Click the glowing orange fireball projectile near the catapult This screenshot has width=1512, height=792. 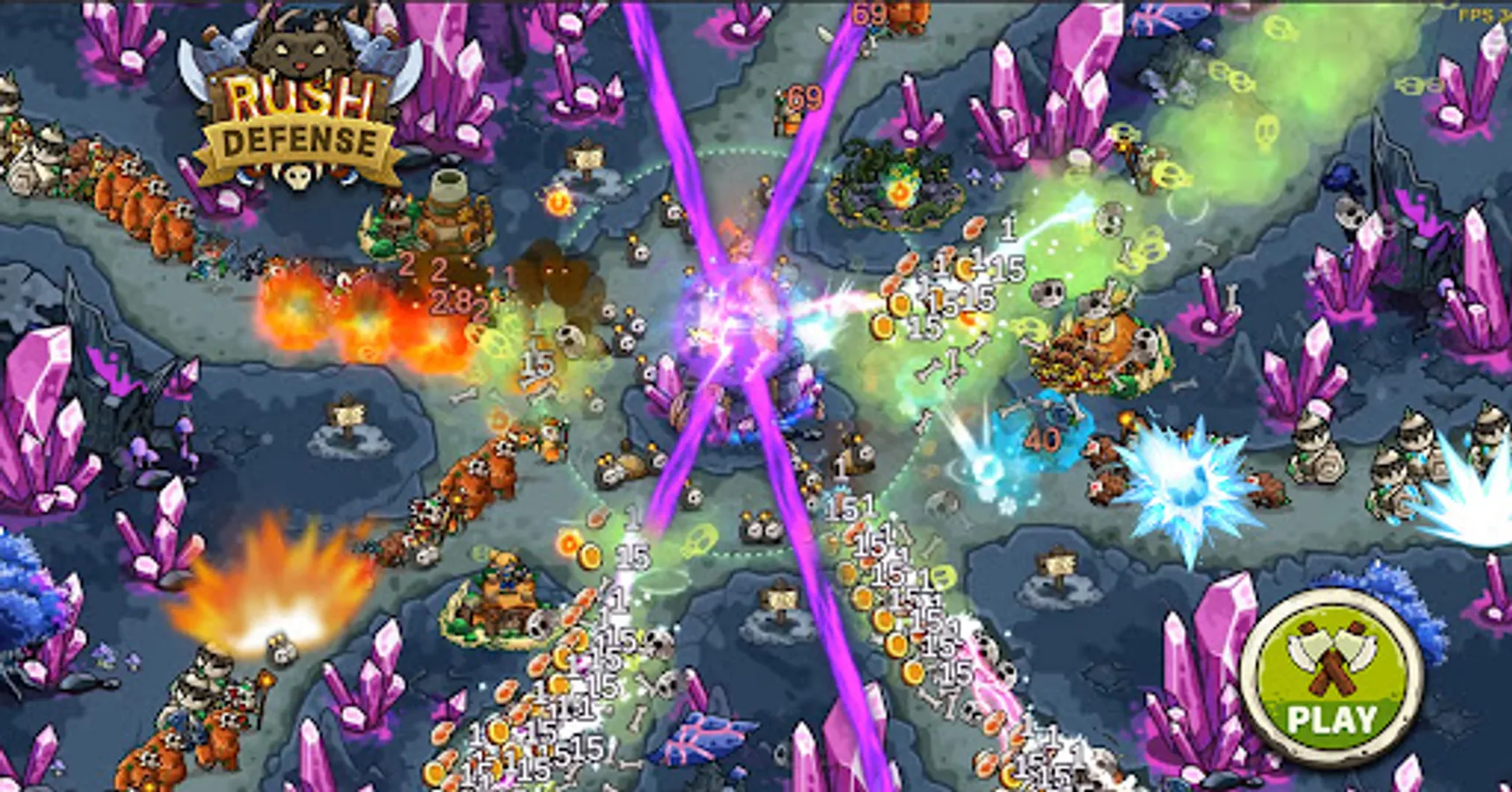(558, 204)
